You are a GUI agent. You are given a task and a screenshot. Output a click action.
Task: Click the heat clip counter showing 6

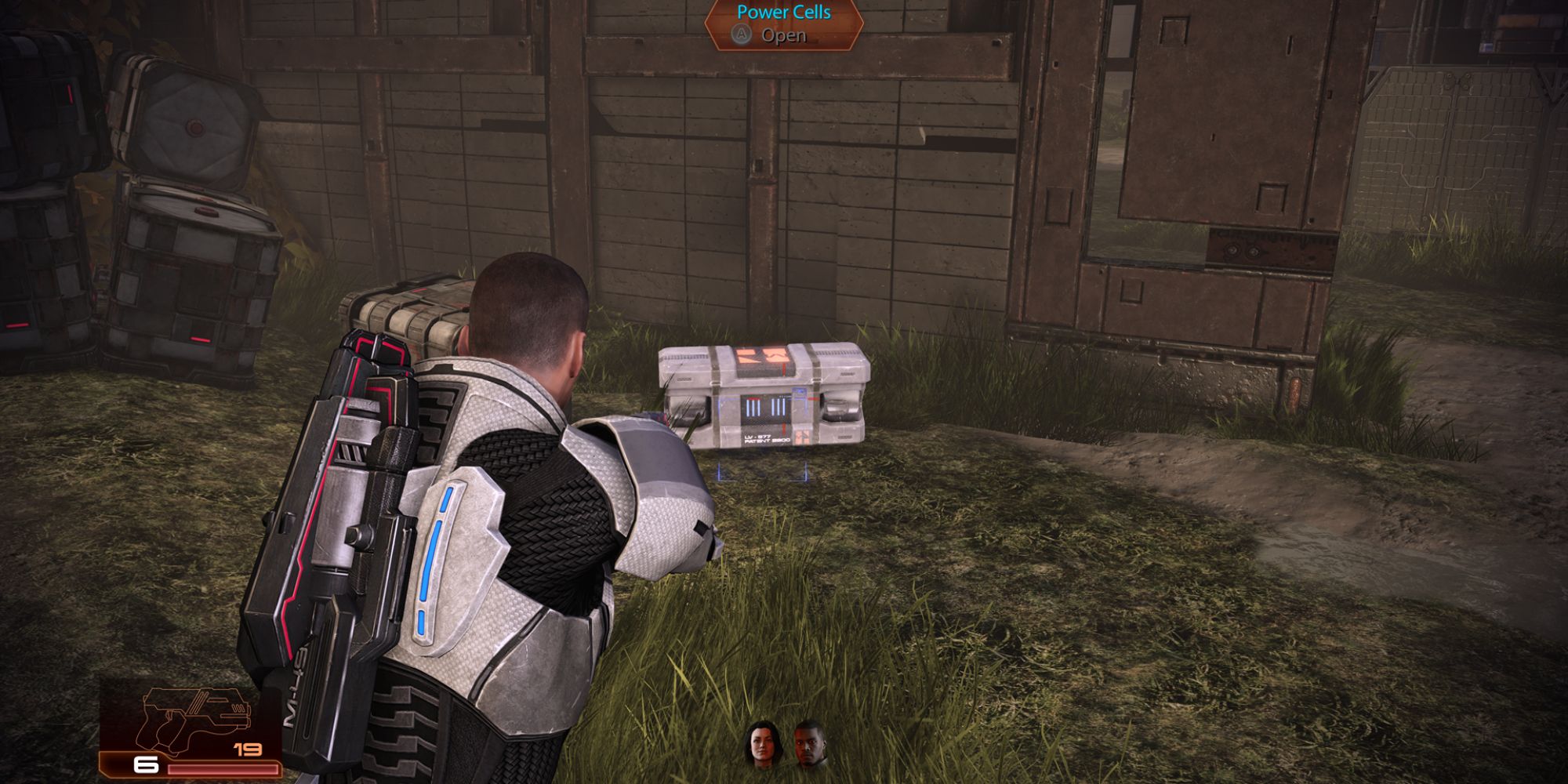[x=146, y=764]
